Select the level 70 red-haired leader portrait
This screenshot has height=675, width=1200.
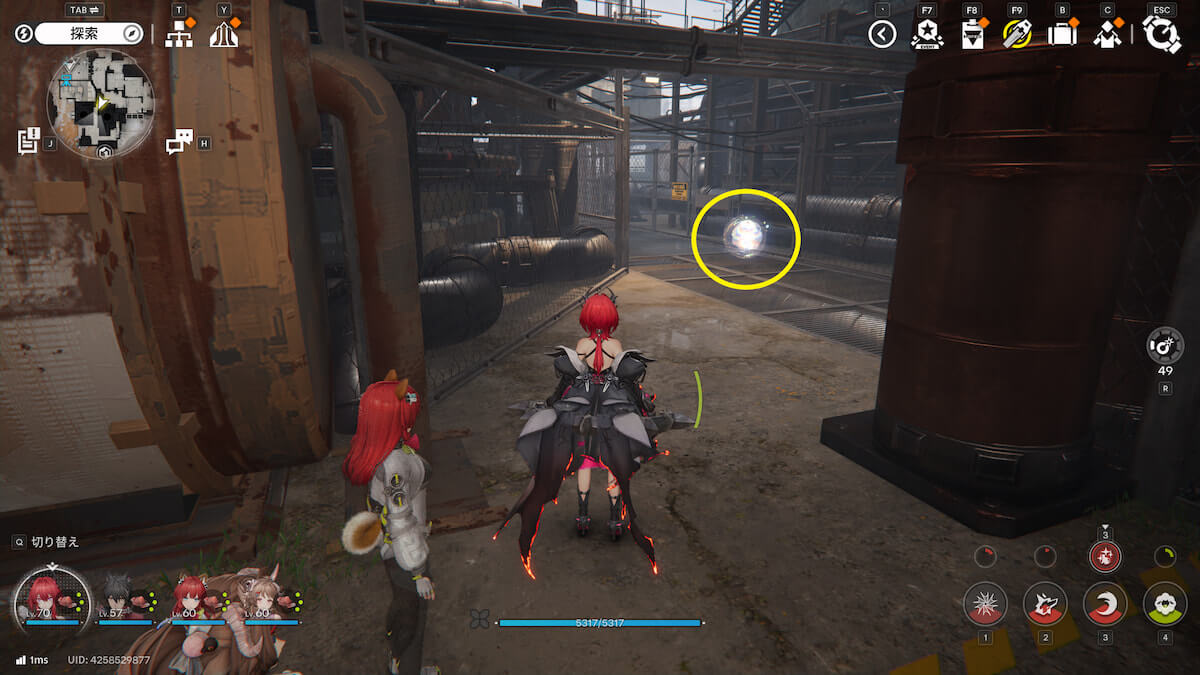45,598
